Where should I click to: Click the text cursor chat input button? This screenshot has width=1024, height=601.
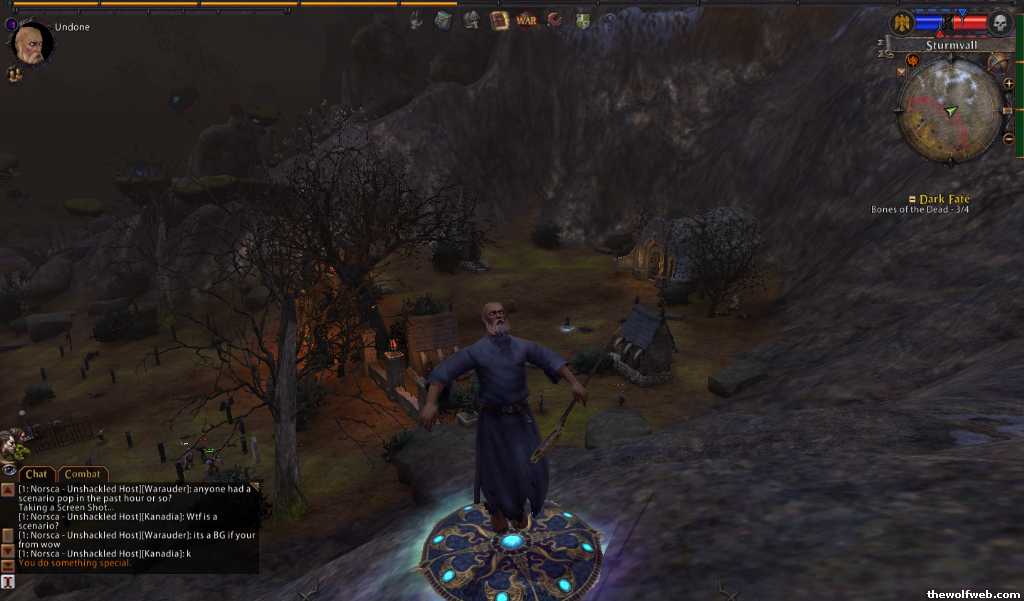click(8, 582)
